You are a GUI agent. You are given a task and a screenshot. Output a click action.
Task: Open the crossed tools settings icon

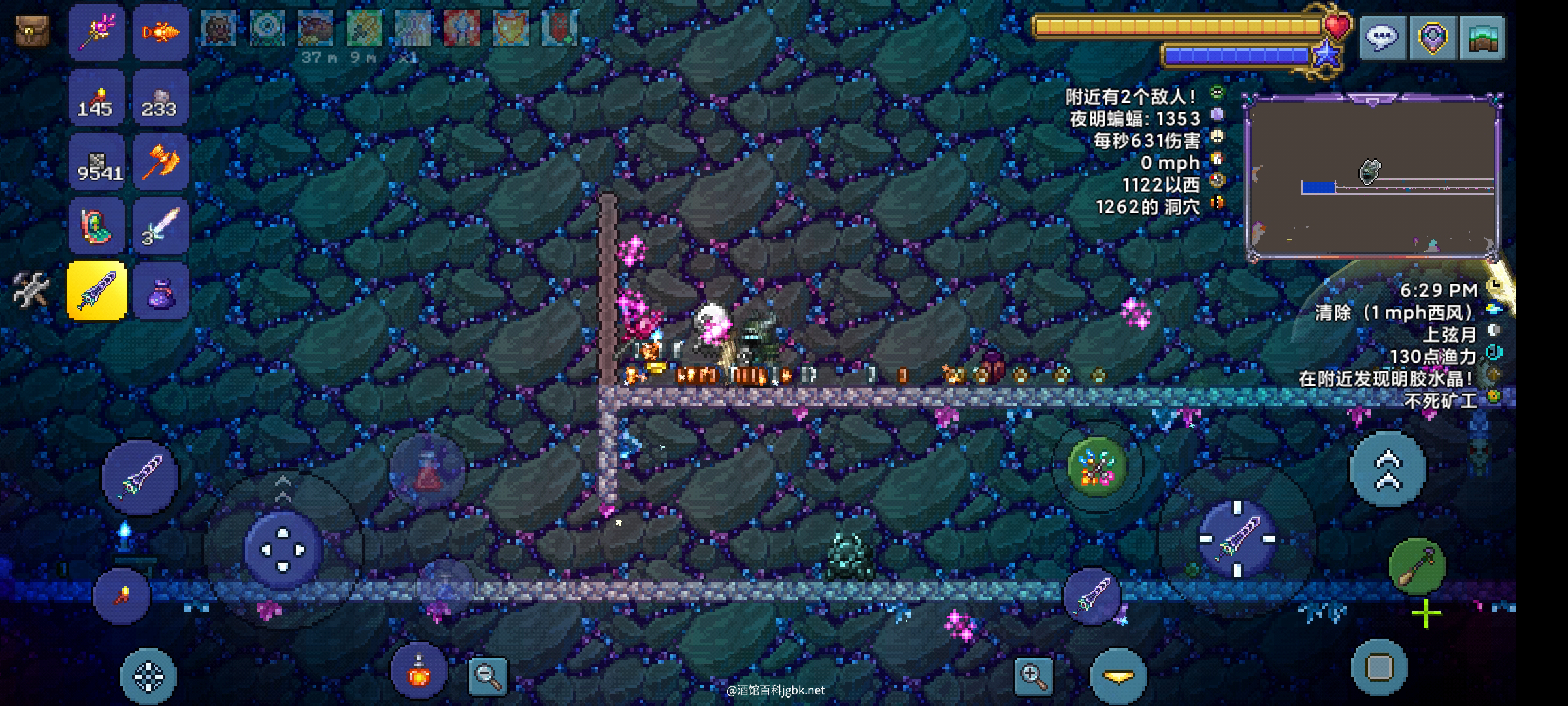tap(31, 290)
